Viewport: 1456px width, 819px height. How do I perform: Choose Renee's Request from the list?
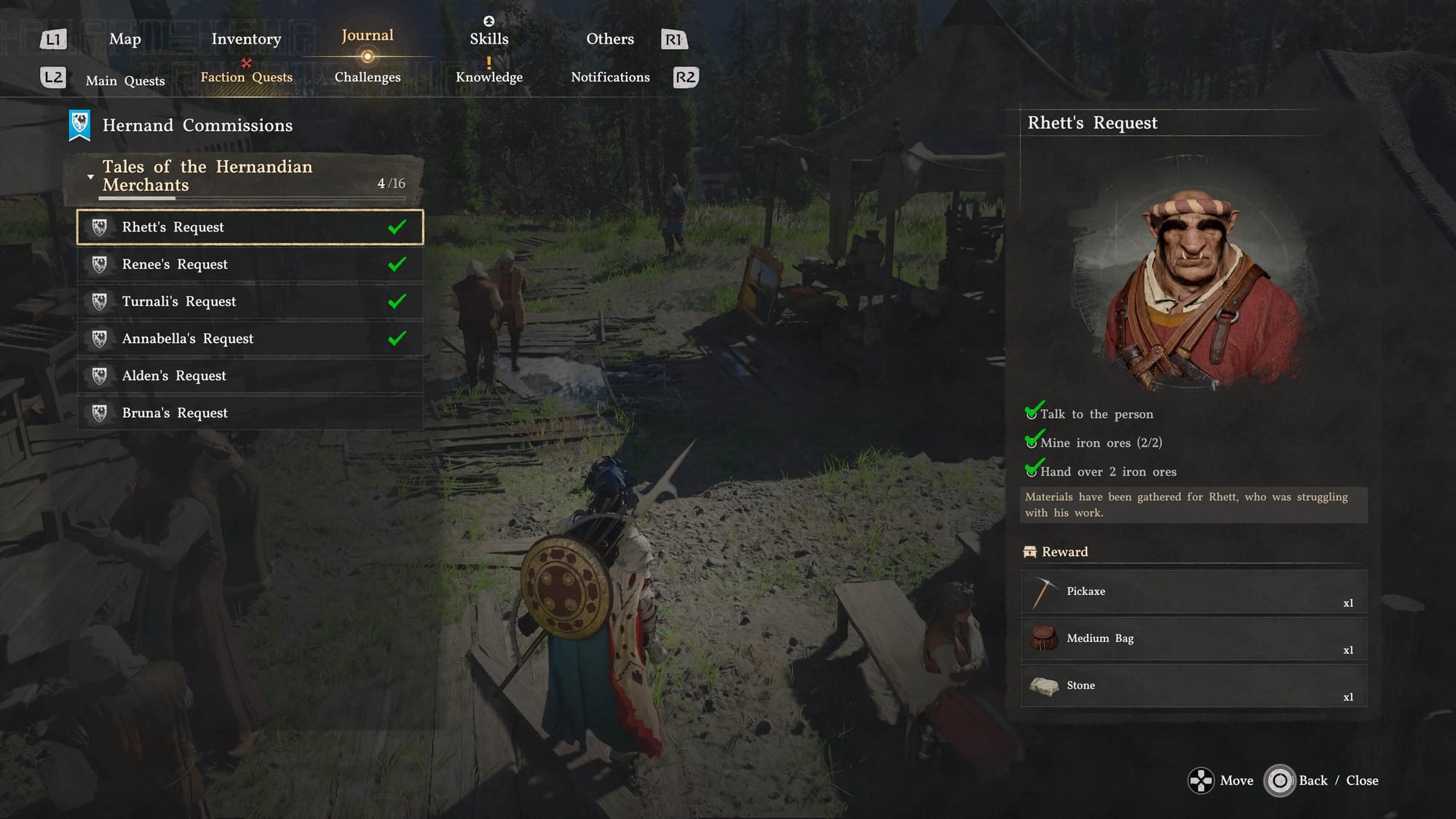(x=250, y=264)
